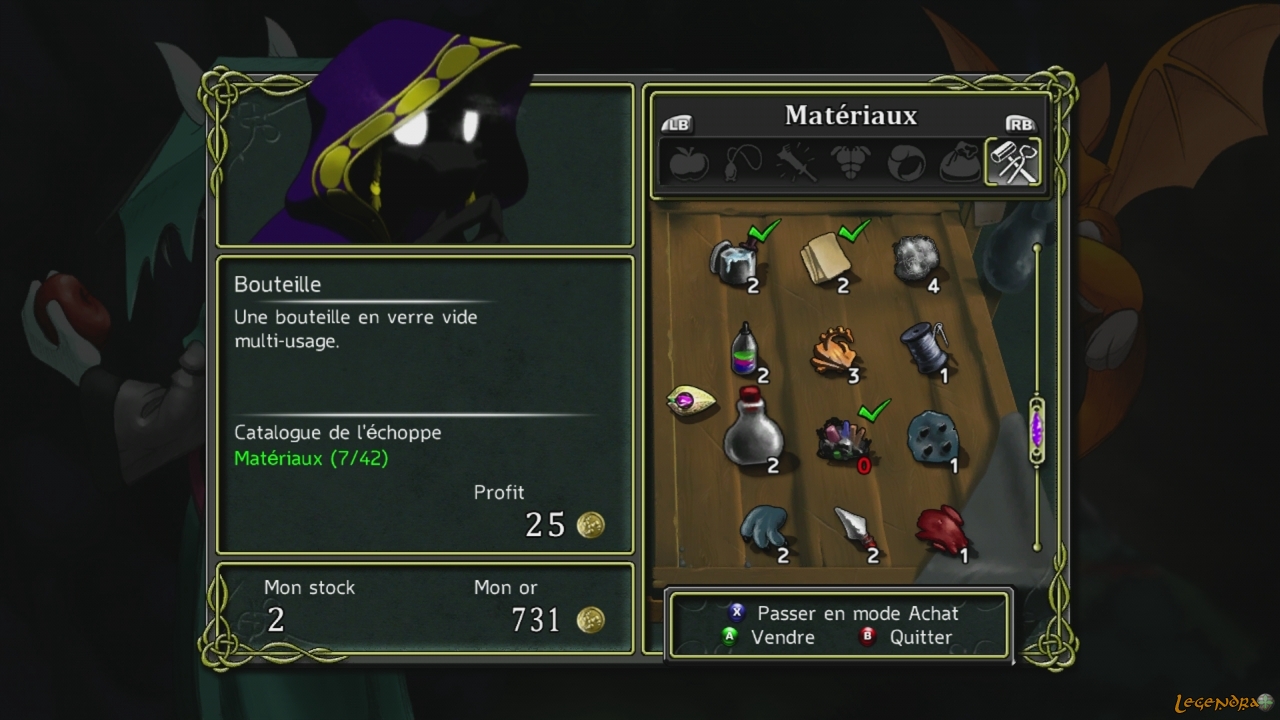
Task: Switch to the torso armor category tab
Action: (852, 163)
